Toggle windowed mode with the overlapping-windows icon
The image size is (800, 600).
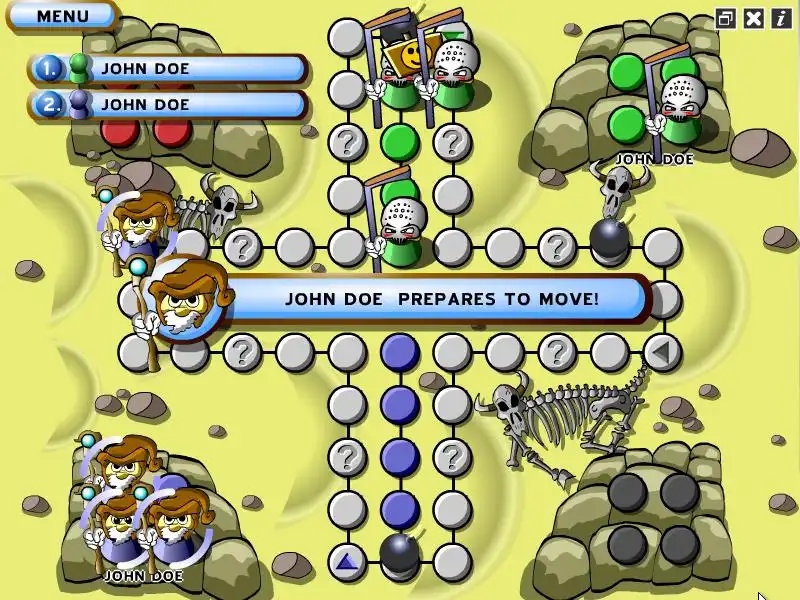726,17
